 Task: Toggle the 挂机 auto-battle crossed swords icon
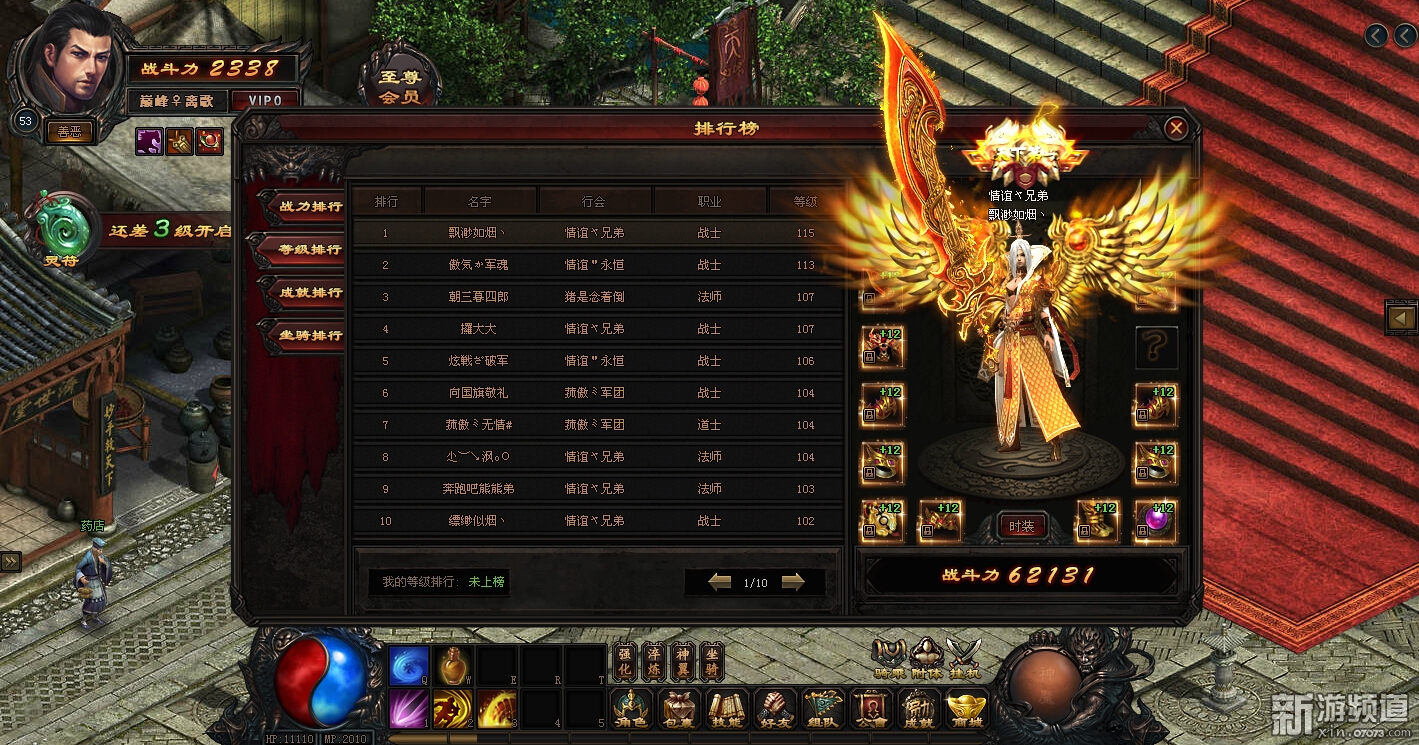964,658
